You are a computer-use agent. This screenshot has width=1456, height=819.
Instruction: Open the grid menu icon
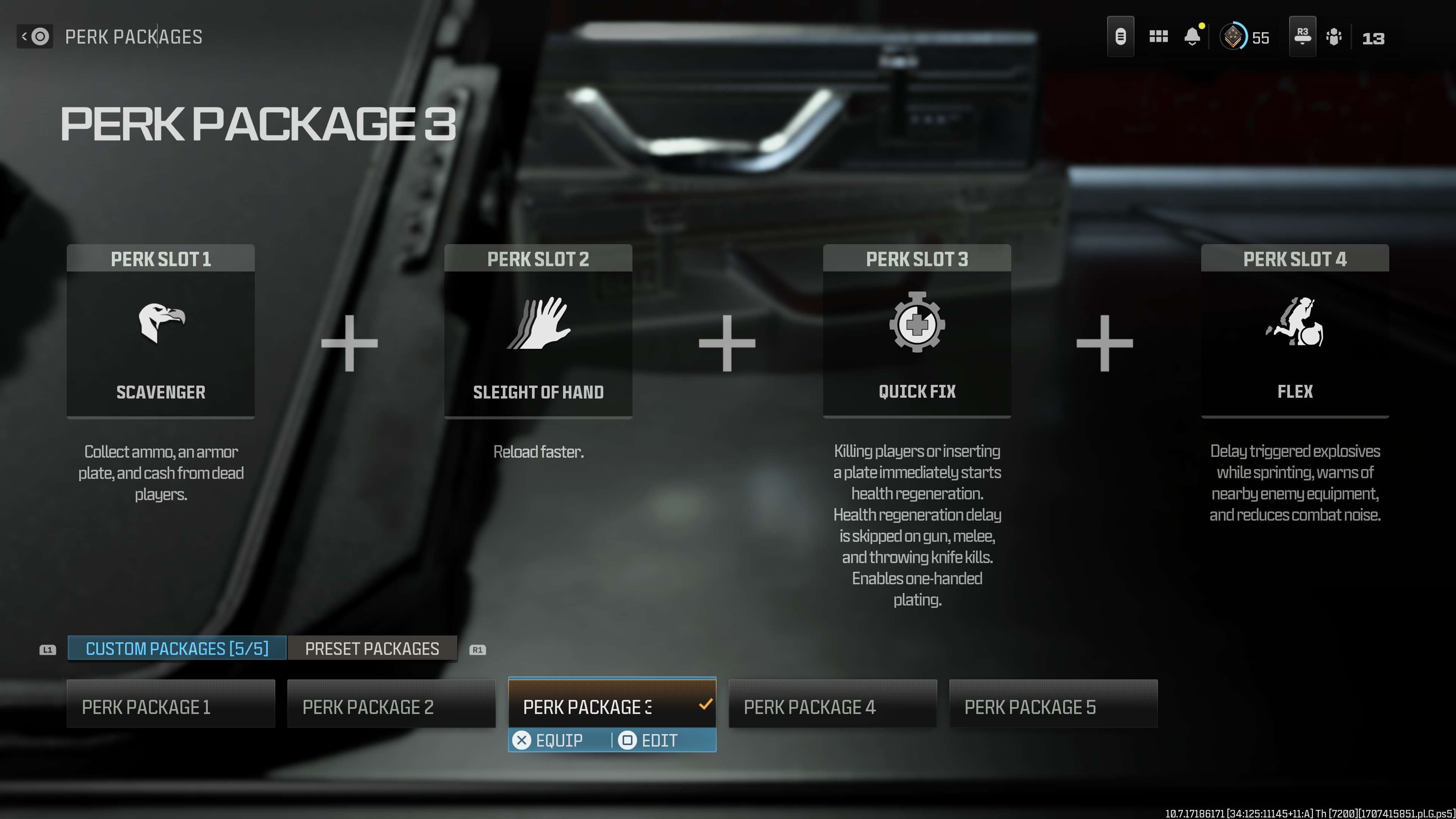coord(1158,37)
